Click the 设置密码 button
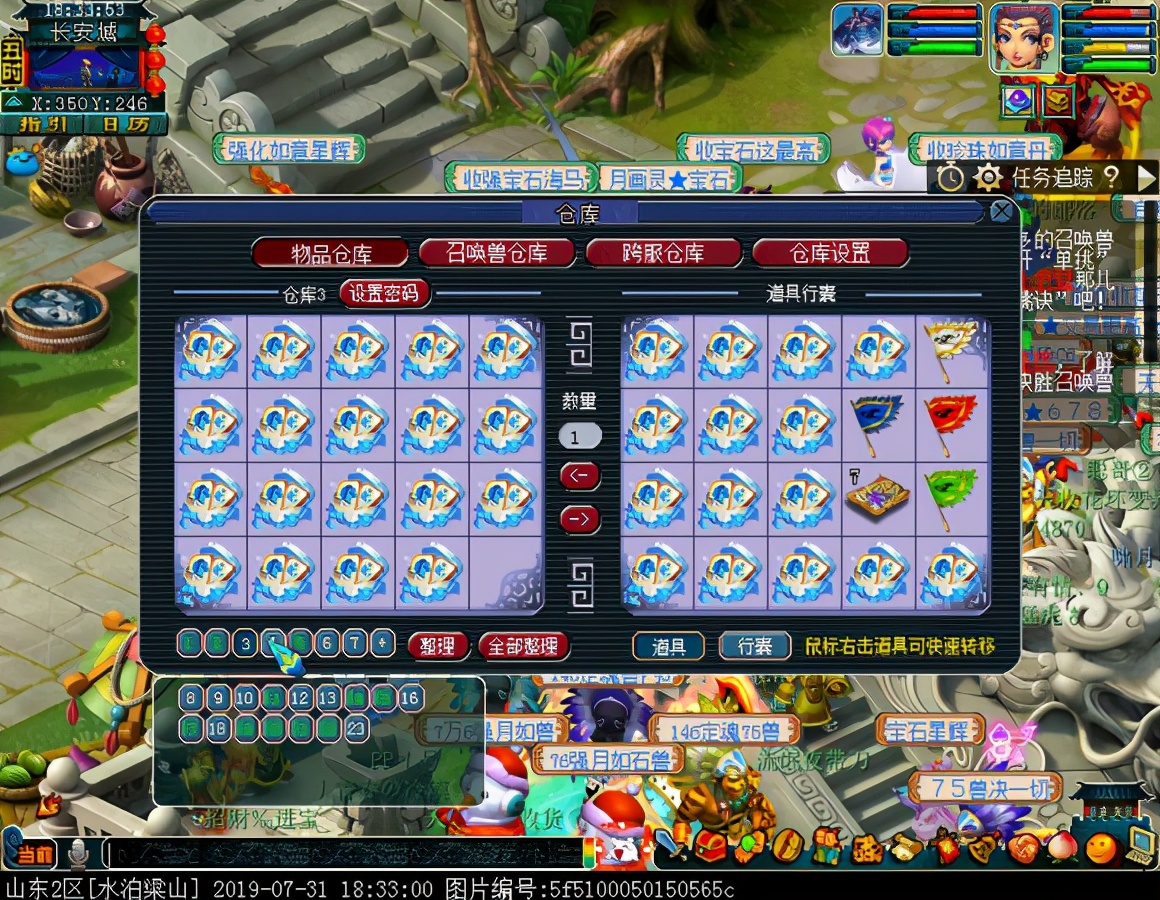 (x=386, y=293)
